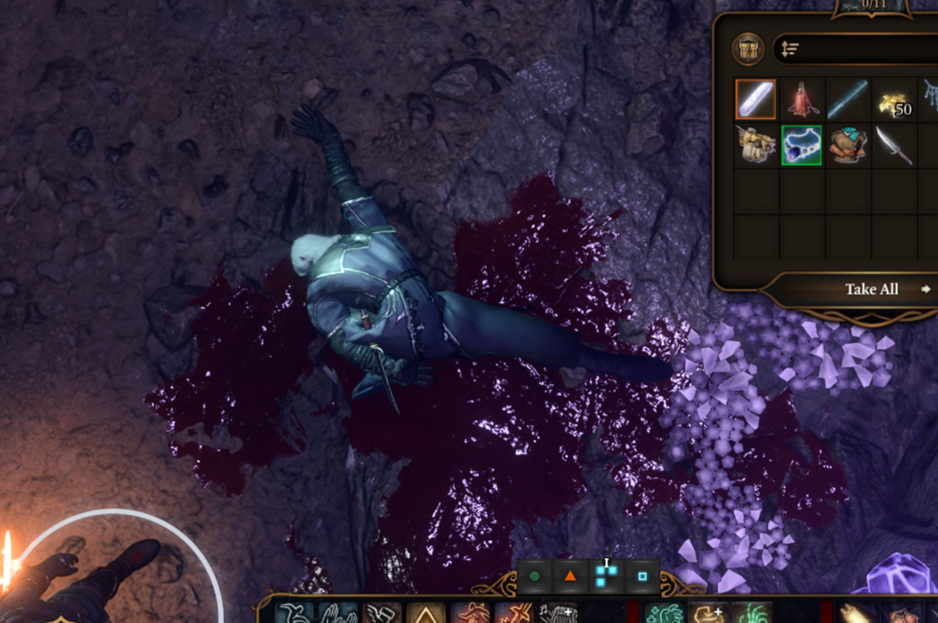
Task: Toggle the single blue square outline filter
Action: tap(642, 576)
